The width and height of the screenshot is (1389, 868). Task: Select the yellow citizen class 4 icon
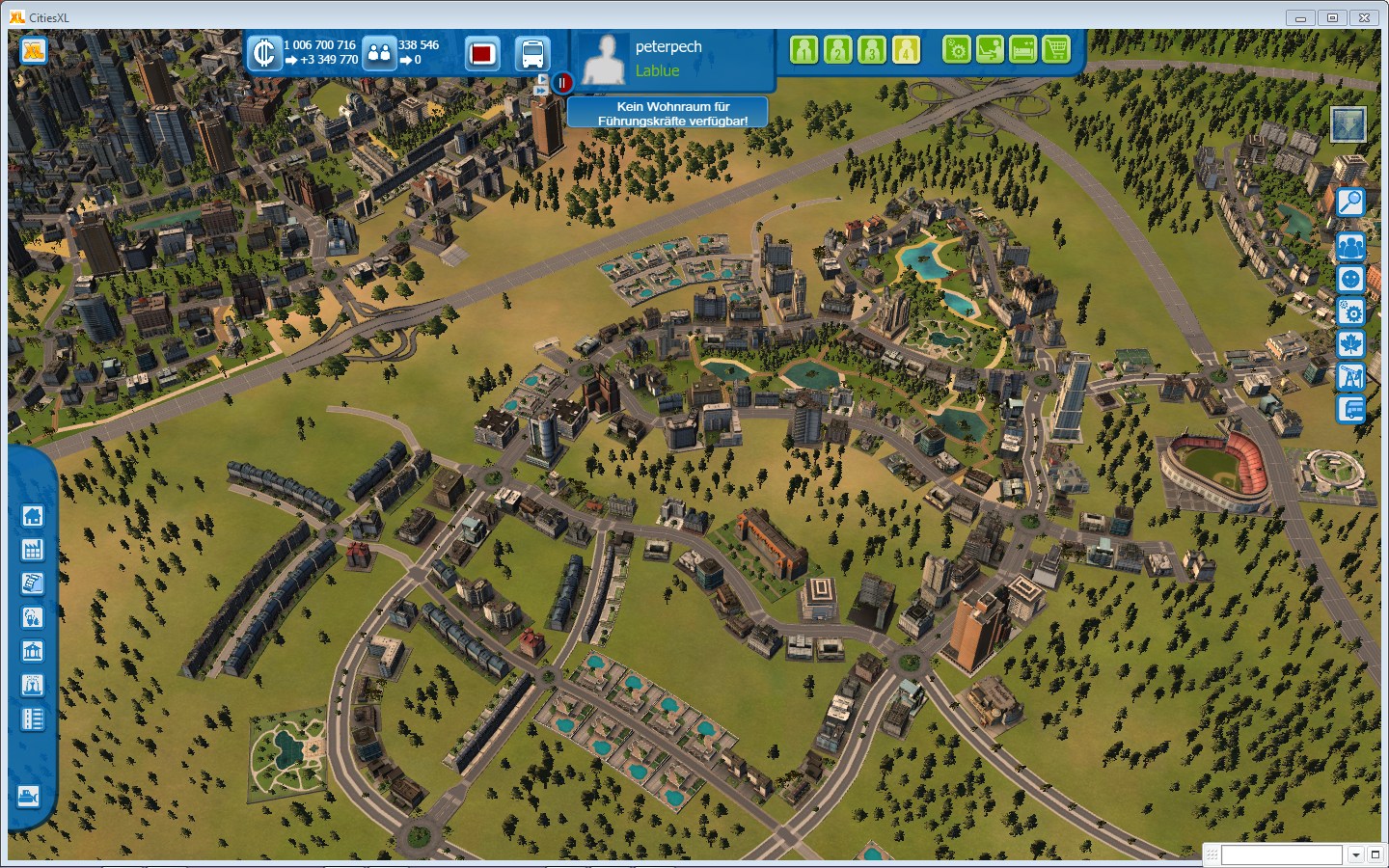point(906,49)
